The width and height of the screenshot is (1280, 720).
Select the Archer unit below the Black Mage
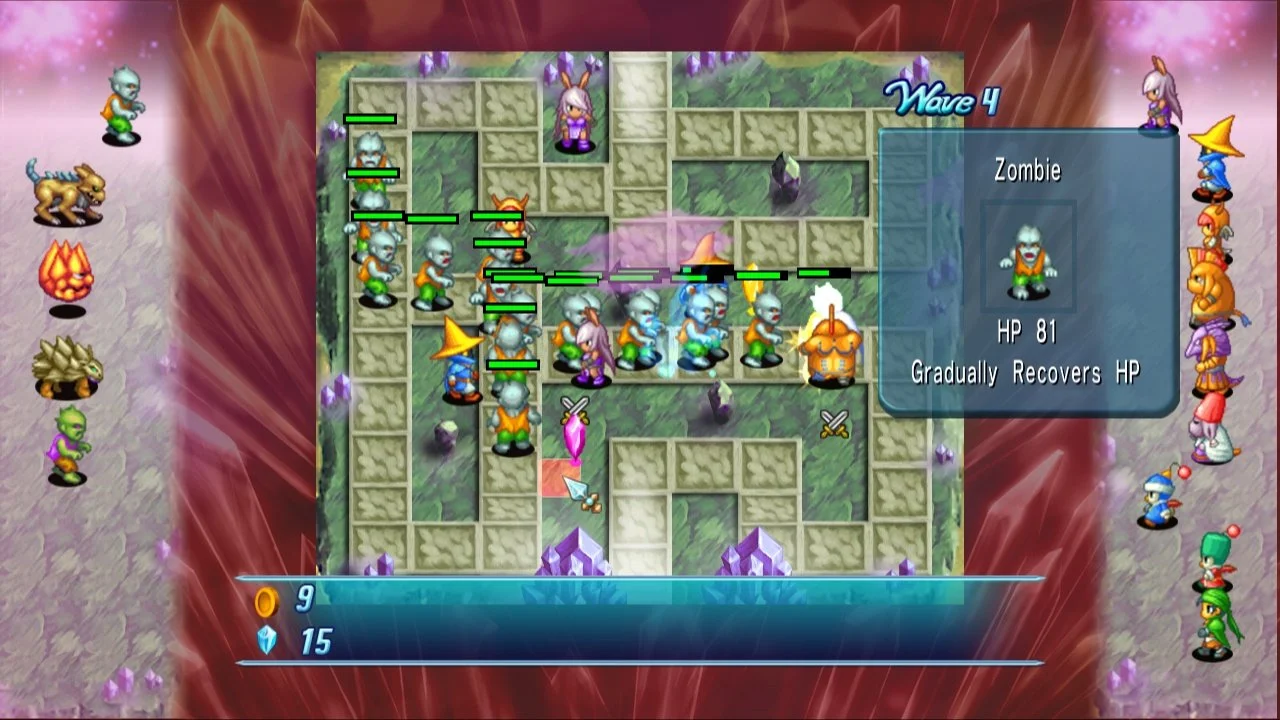(1212, 227)
